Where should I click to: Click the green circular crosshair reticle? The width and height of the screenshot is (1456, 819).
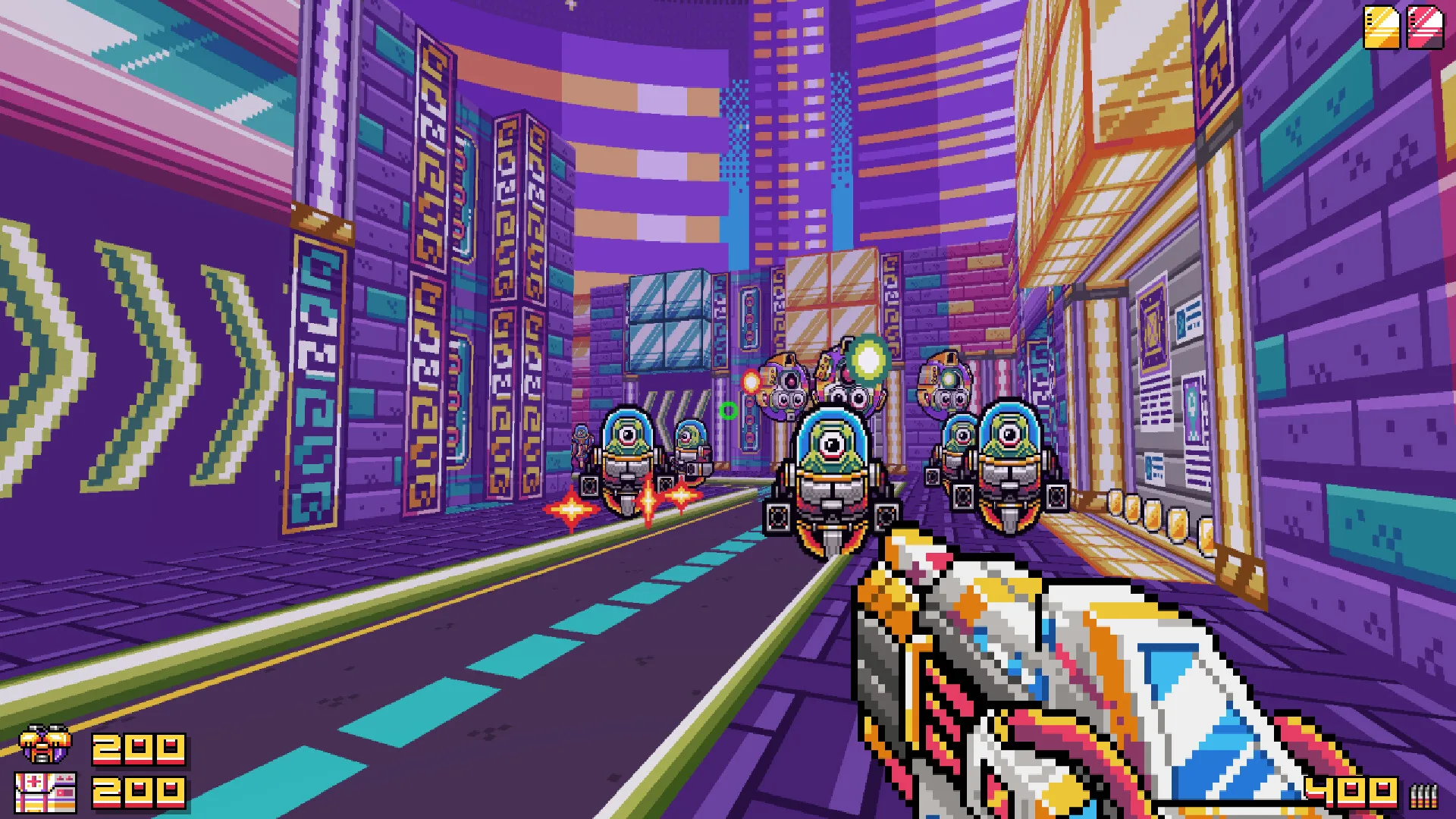(730, 410)
